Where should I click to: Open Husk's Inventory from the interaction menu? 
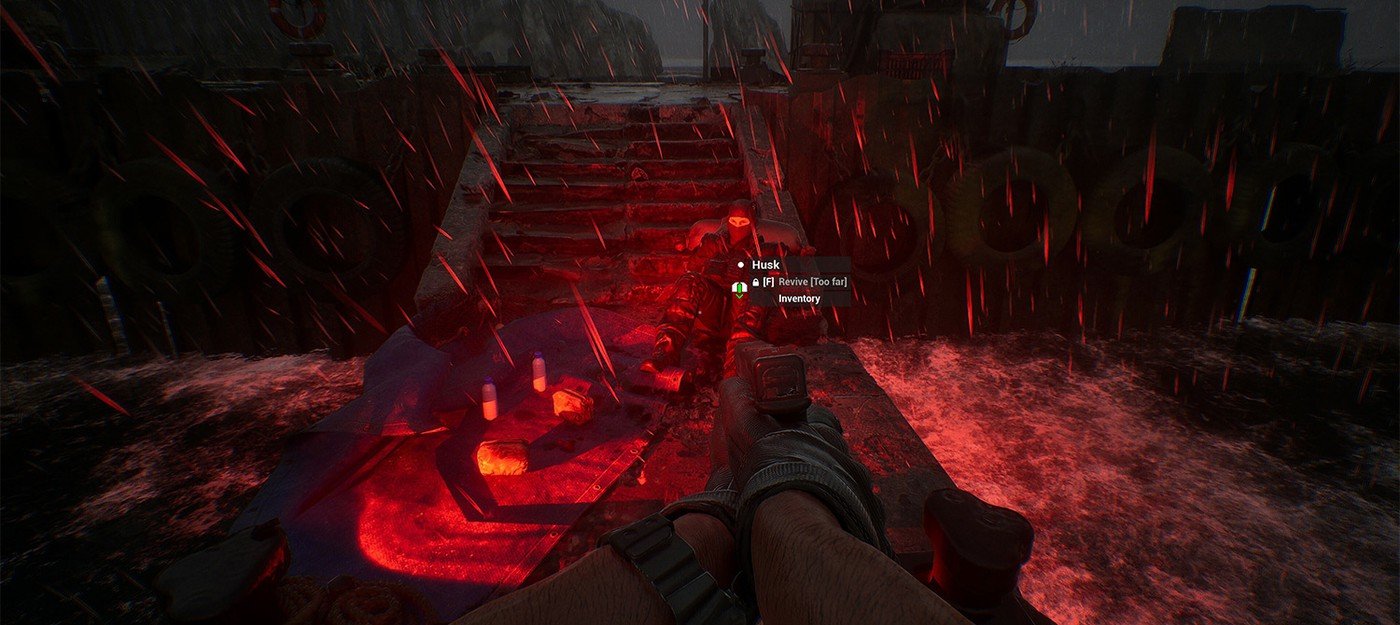click(799, 298)
